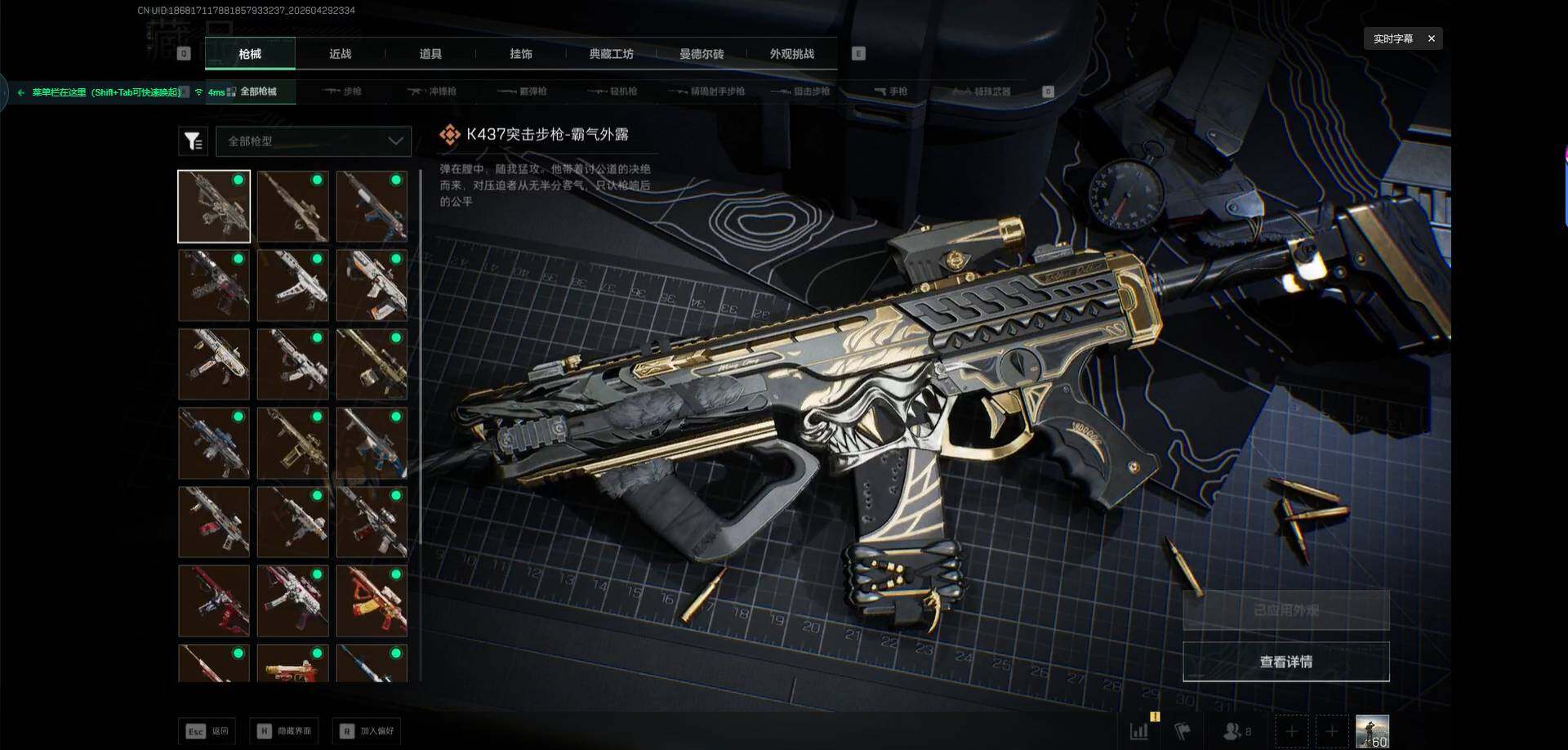Click the 返回 back button
Image resolution: width=1568 pixels, height=750 pixels.
[x=207, y=731]
